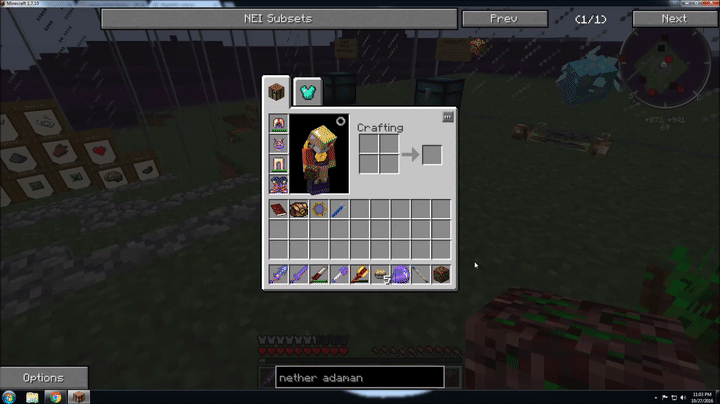Screen dimensions: 720x404
Task: Select the boots armor slot
Action: 279,184
